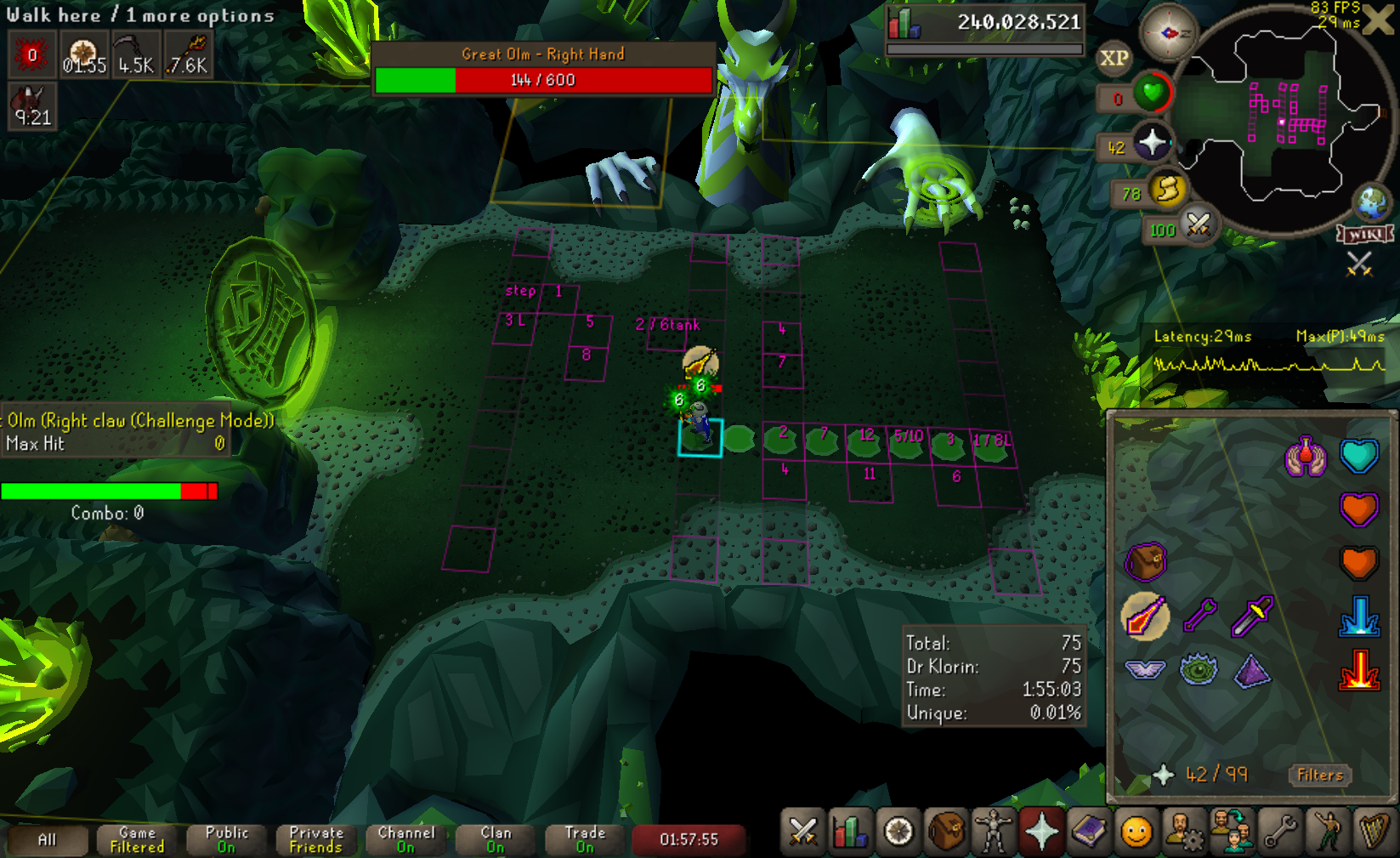
Task: Activate the hands holding potion prayer
Action: click(1306, 457)
